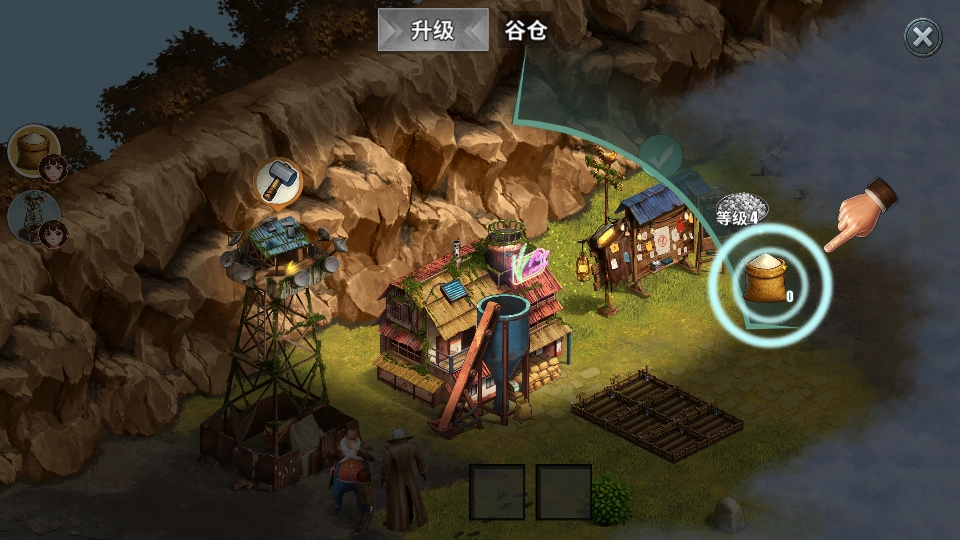Close the granary panel with X
The width and height of the screenshot is (960, 540).
pyautogui.click(x=922, y=38)
